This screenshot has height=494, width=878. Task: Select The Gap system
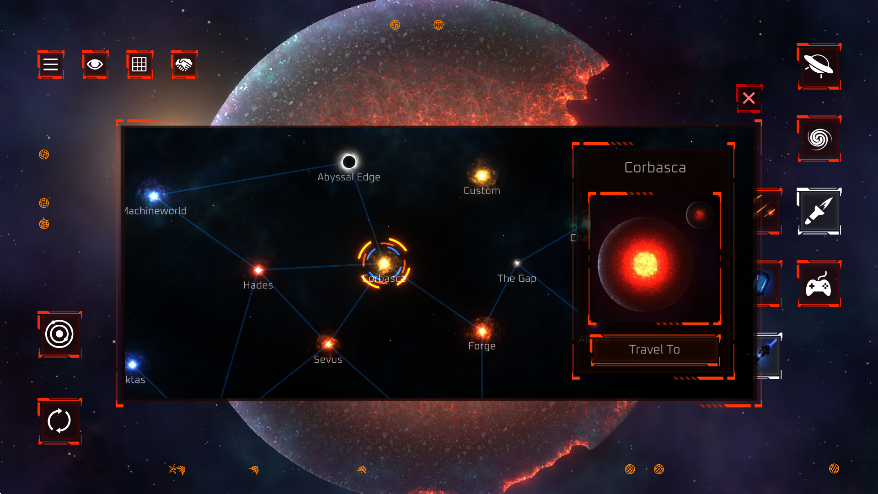click(x=517, y=264)
